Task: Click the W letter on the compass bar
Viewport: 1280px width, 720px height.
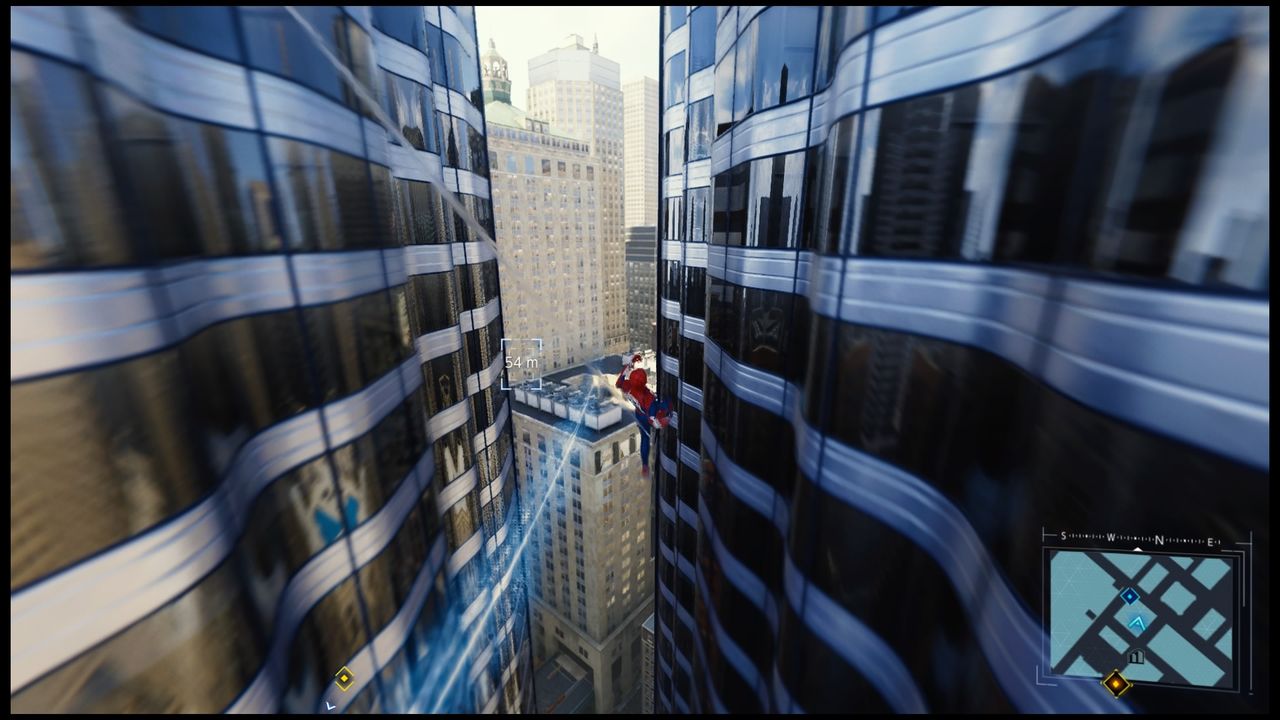Action: point(1111,537)
